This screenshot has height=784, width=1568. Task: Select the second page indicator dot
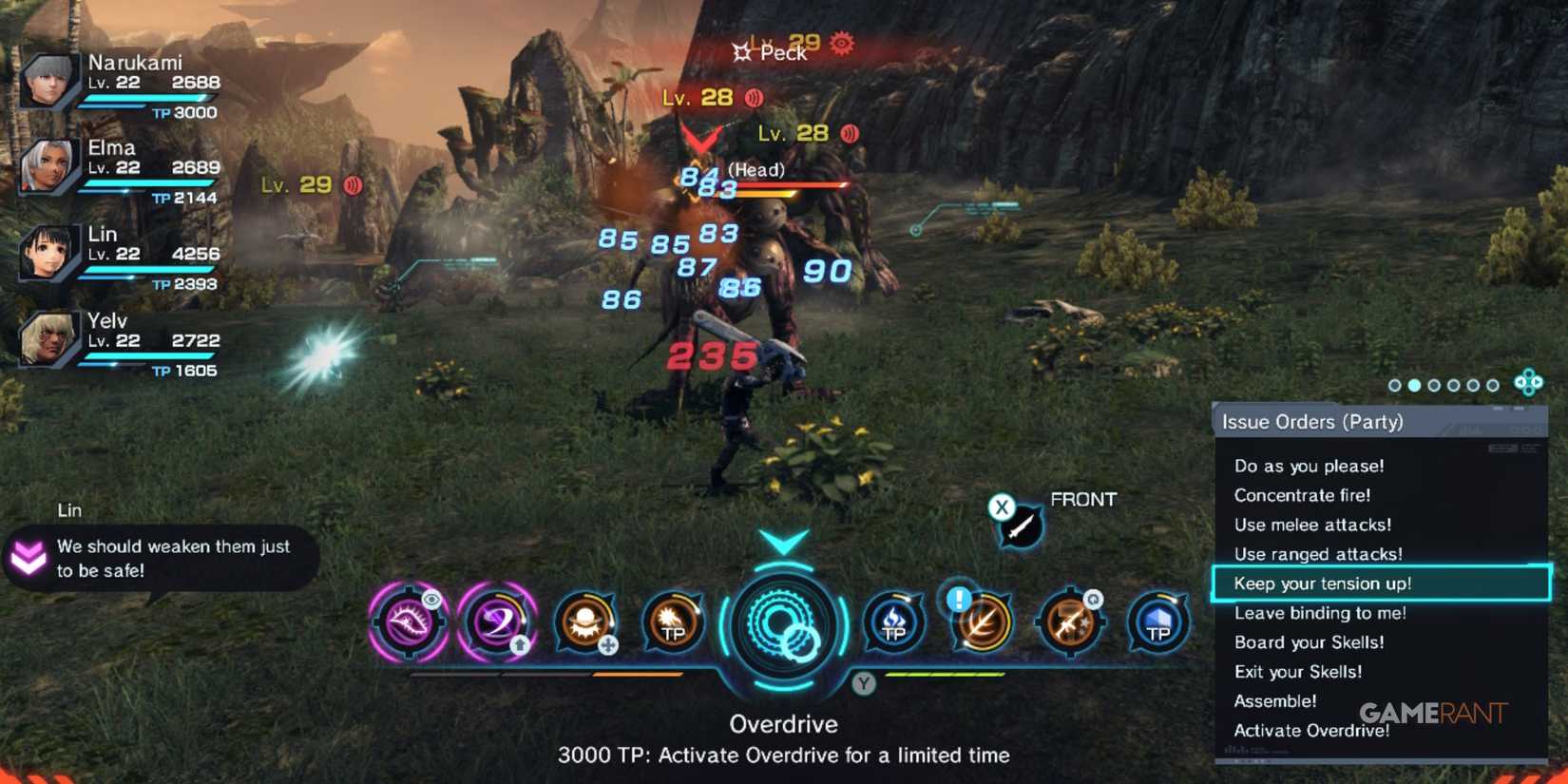tap(1416, 385)
